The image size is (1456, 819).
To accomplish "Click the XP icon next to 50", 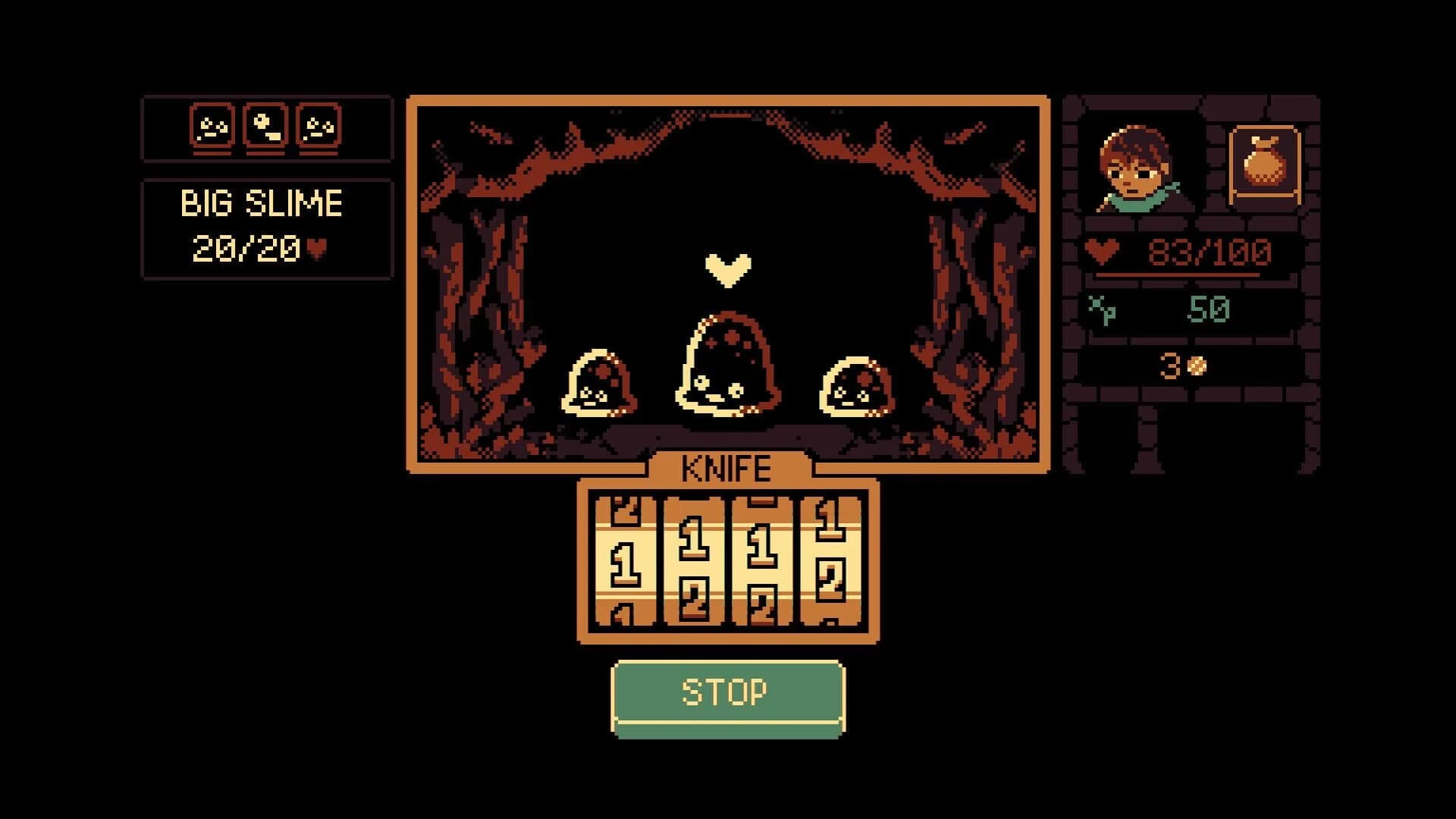I will pos(1102,311).
